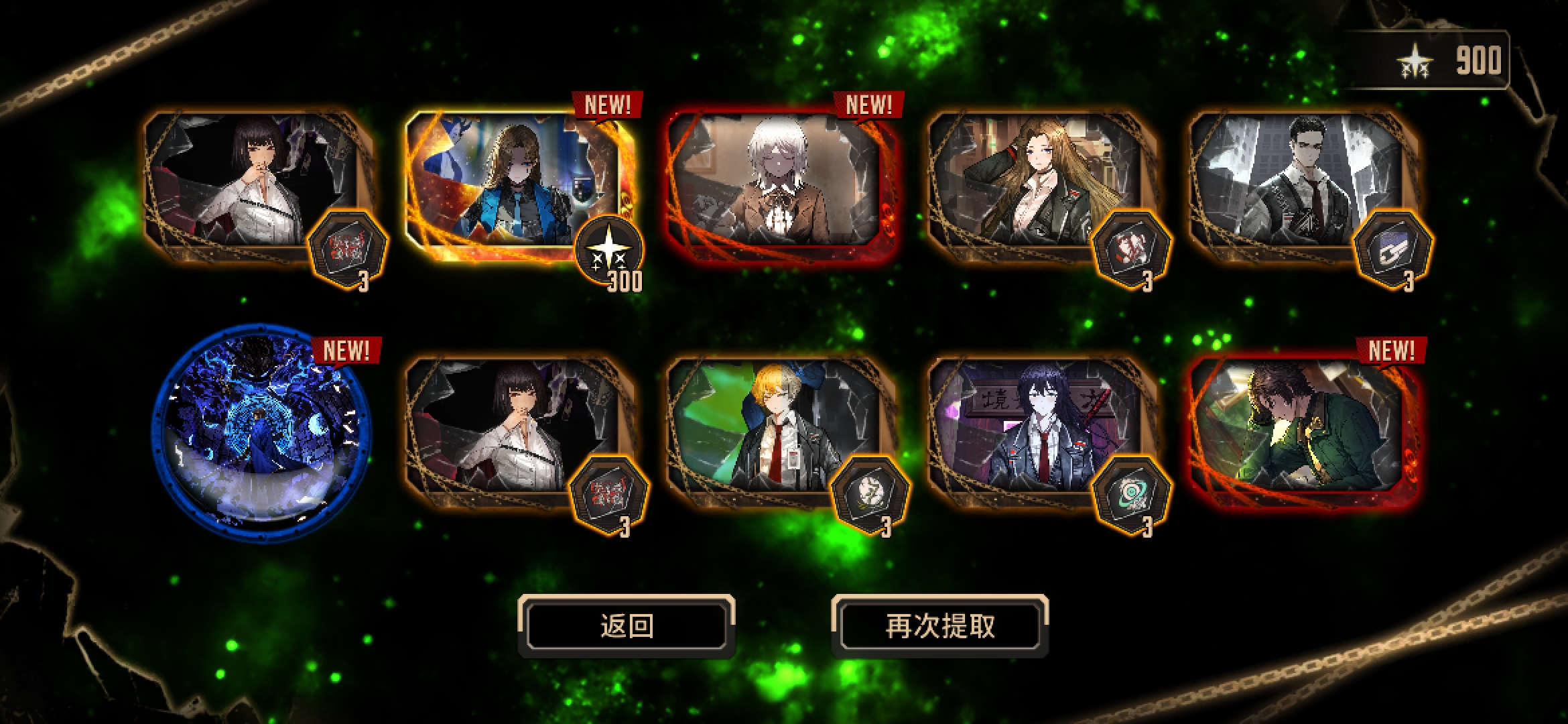This screenshot has height=724, width=1568.
Task: Select the dark blue-haired swordswoman card
Action: [x=1035, y=429]
